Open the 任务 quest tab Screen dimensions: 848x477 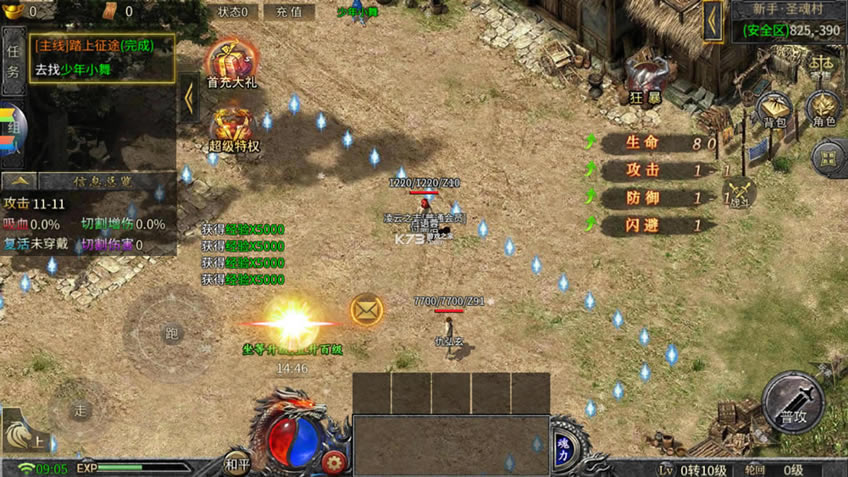point(13,59)
